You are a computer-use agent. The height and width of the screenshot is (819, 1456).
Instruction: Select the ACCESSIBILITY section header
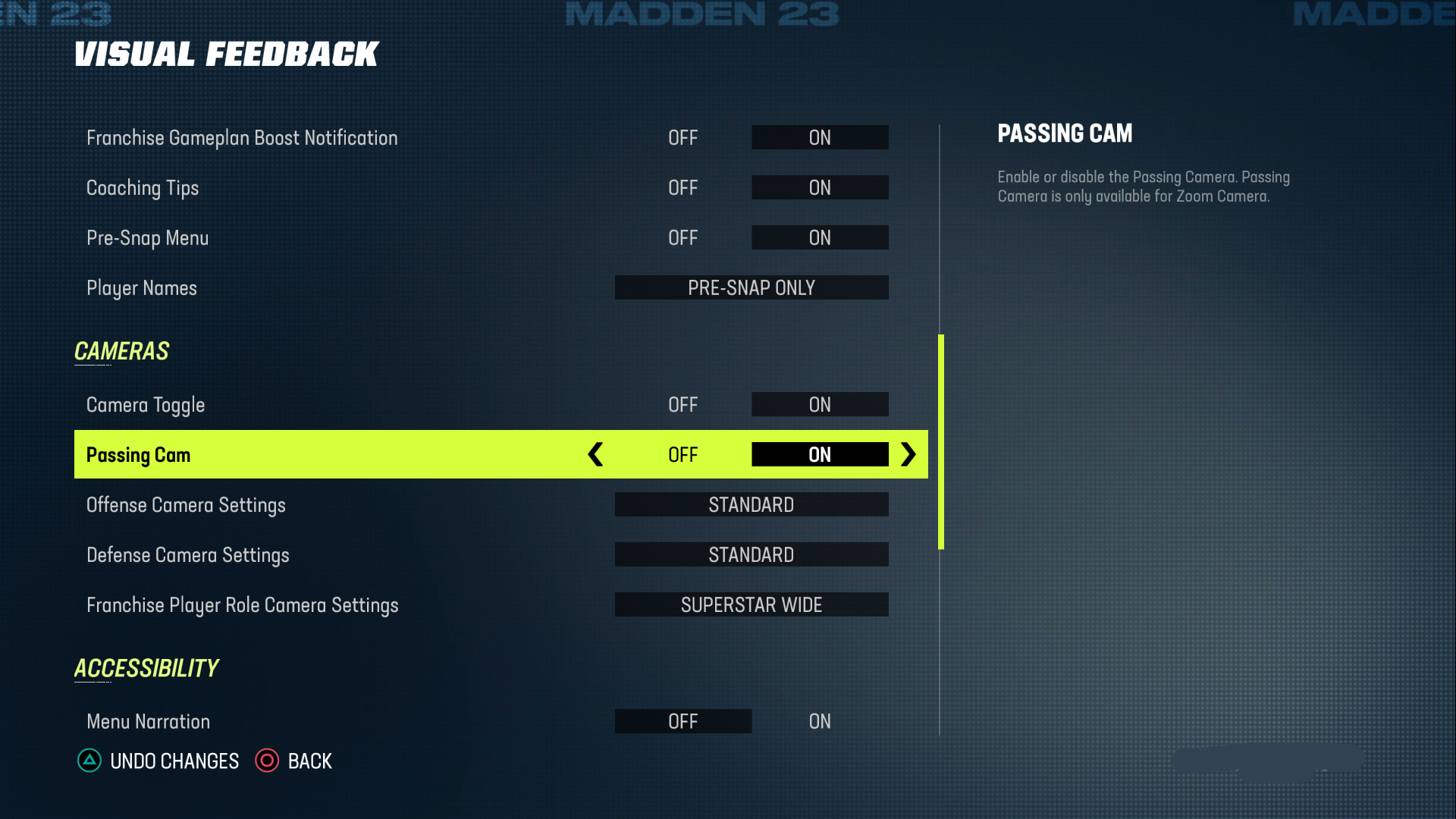pyautogui.click(x=146, y=668)
